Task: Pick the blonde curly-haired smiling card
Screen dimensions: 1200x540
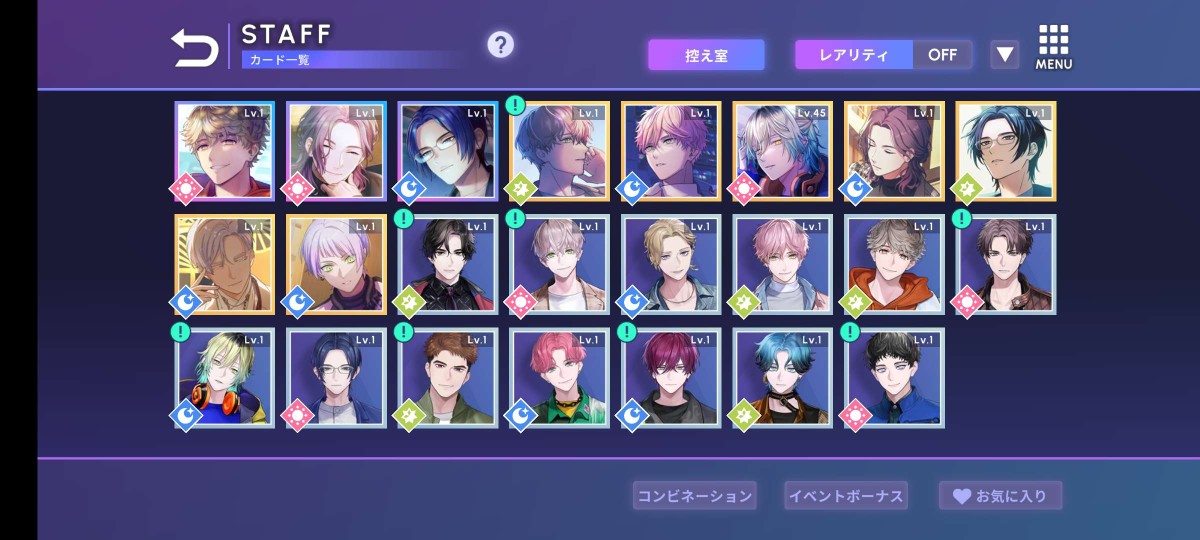Action: (x=224, y=151)
